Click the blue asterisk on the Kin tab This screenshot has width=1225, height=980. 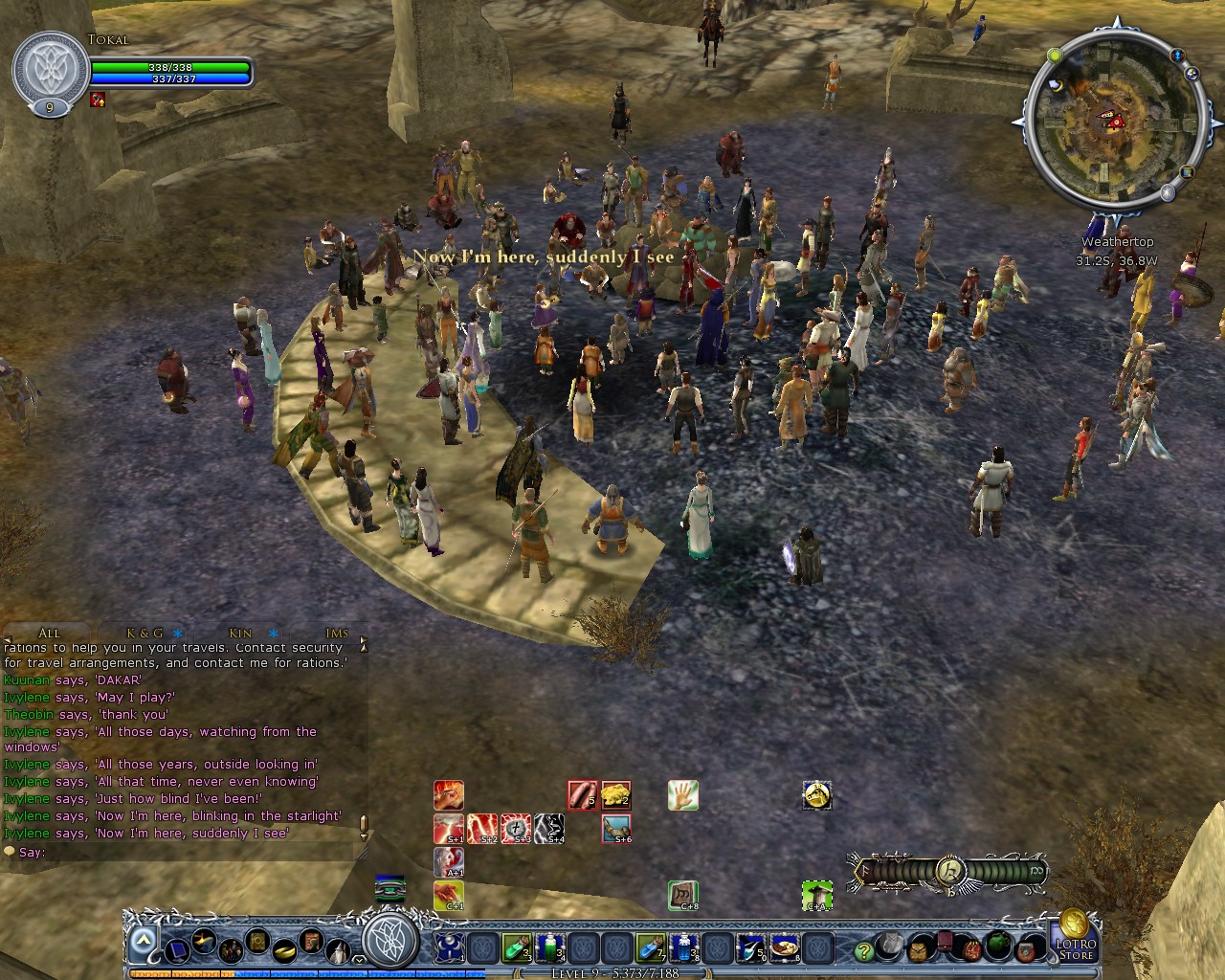tap(274, 633)
